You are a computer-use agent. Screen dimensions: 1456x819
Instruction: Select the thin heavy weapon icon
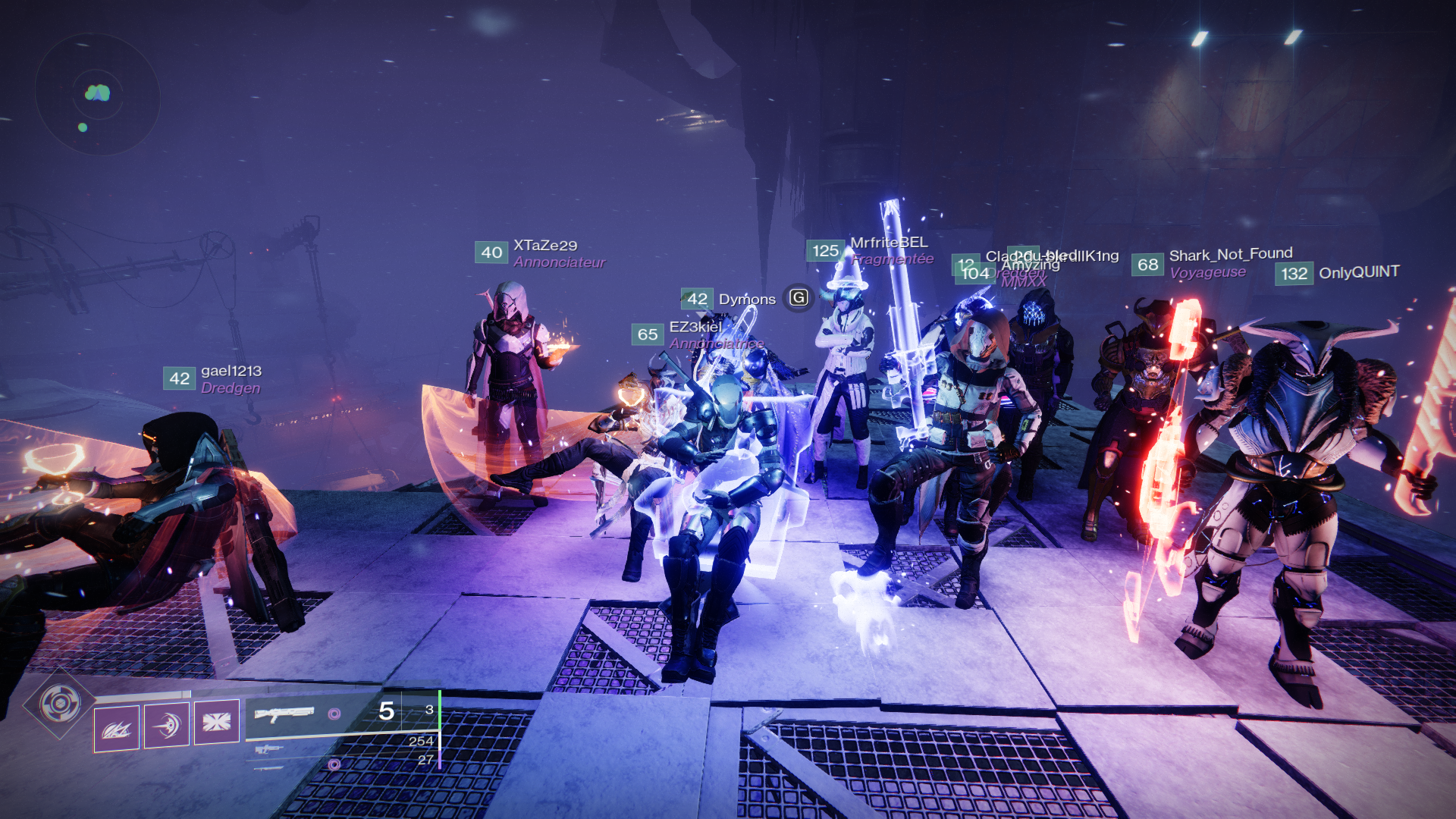pyautogui.click(x=268, y=767)
